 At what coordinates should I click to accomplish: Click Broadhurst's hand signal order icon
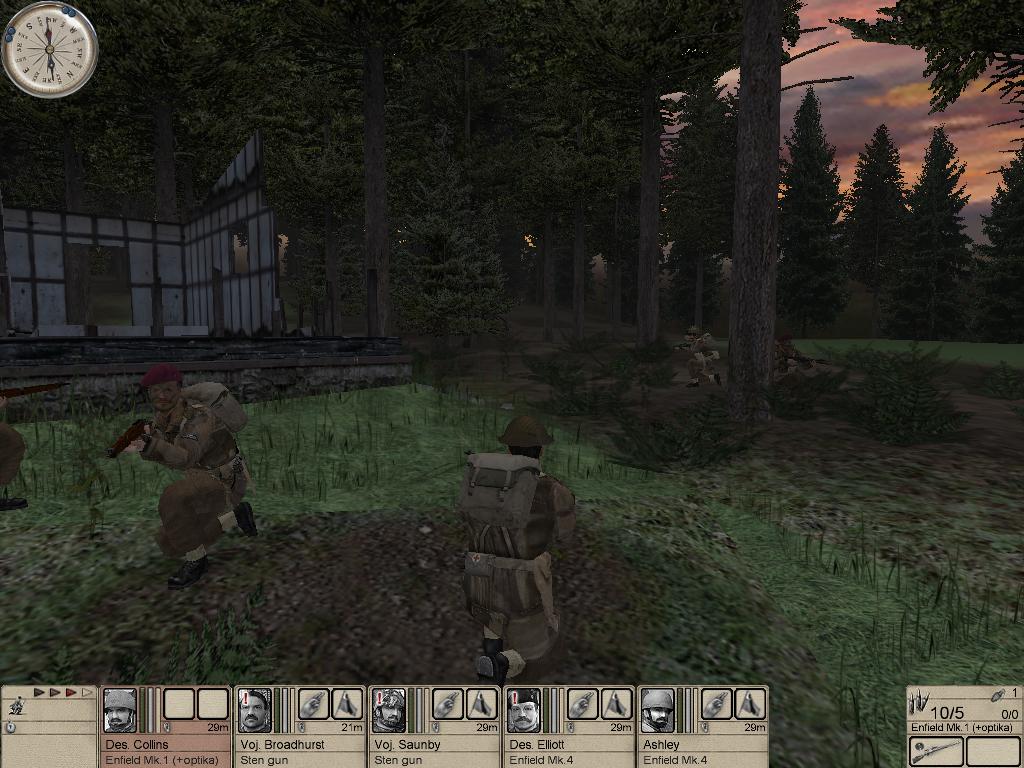click(314, 704)
